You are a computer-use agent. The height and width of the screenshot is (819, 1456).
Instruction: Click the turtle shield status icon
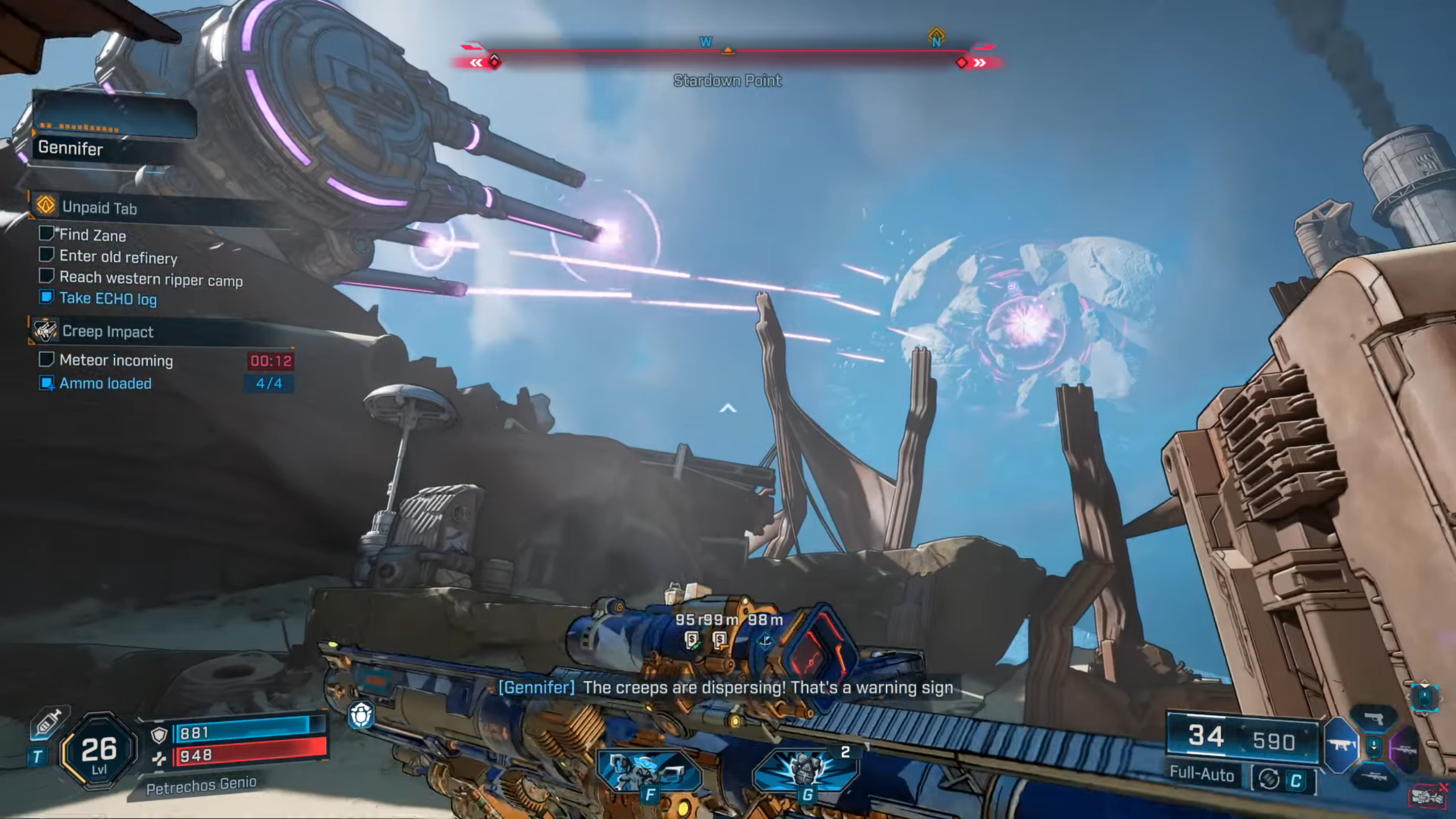coord(361,715)
